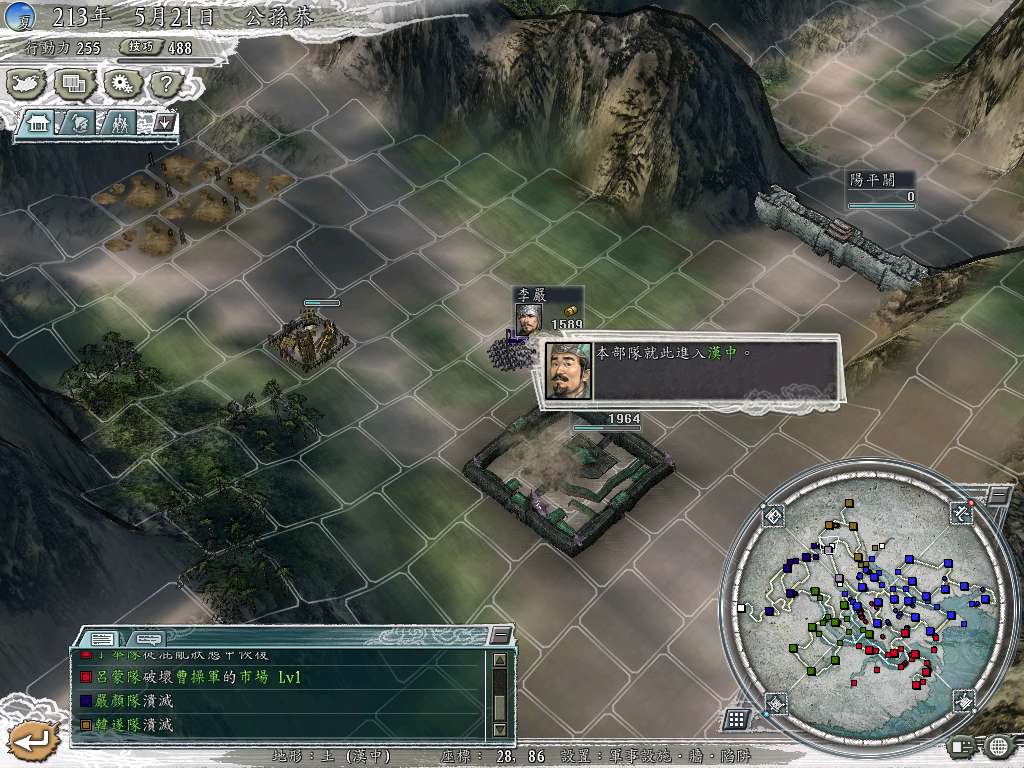The image size is (1024, 768).
Task: Click the globe icon below the minimap
Action: pos(998,745)
